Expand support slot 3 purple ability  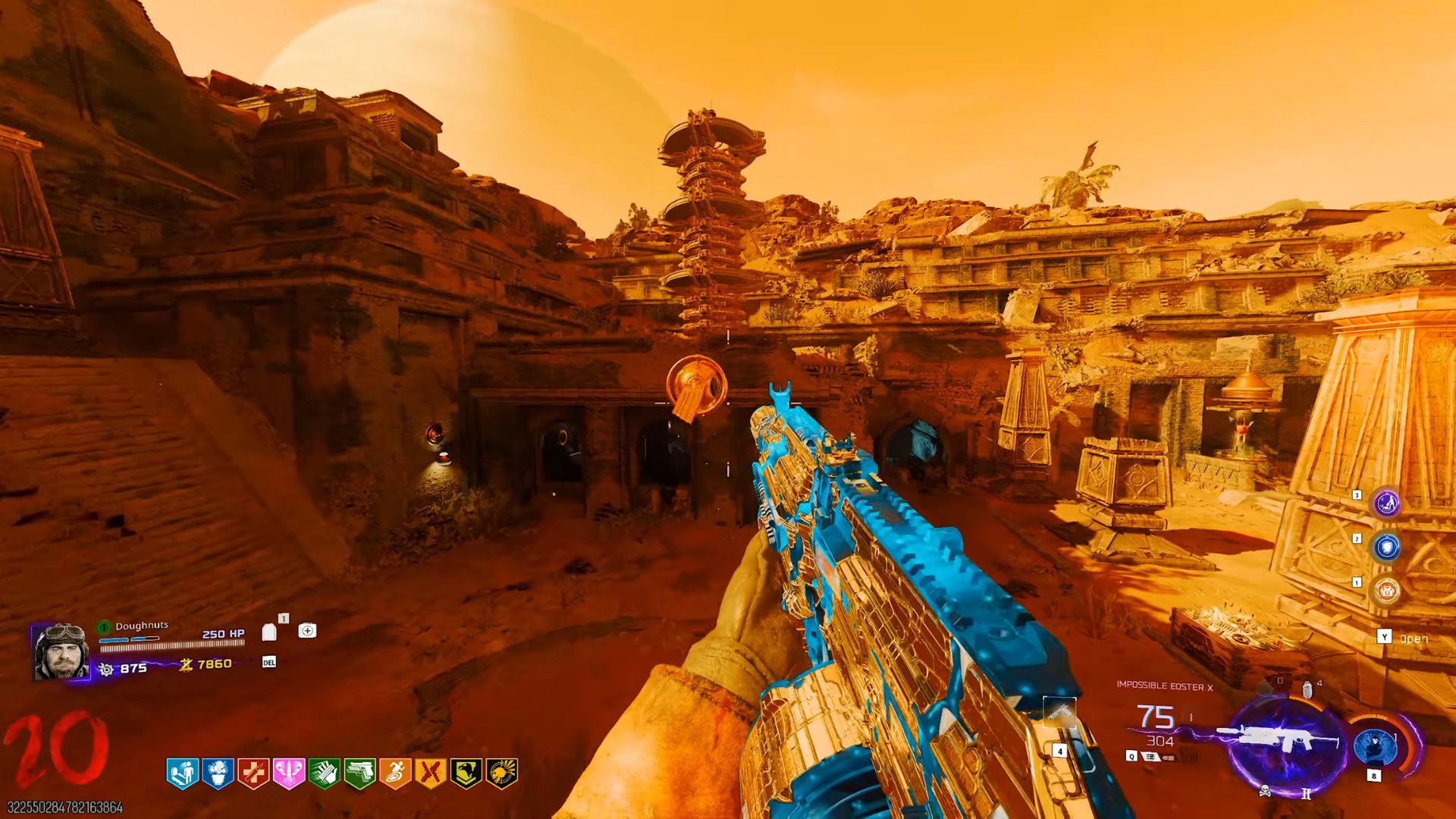1388,503
